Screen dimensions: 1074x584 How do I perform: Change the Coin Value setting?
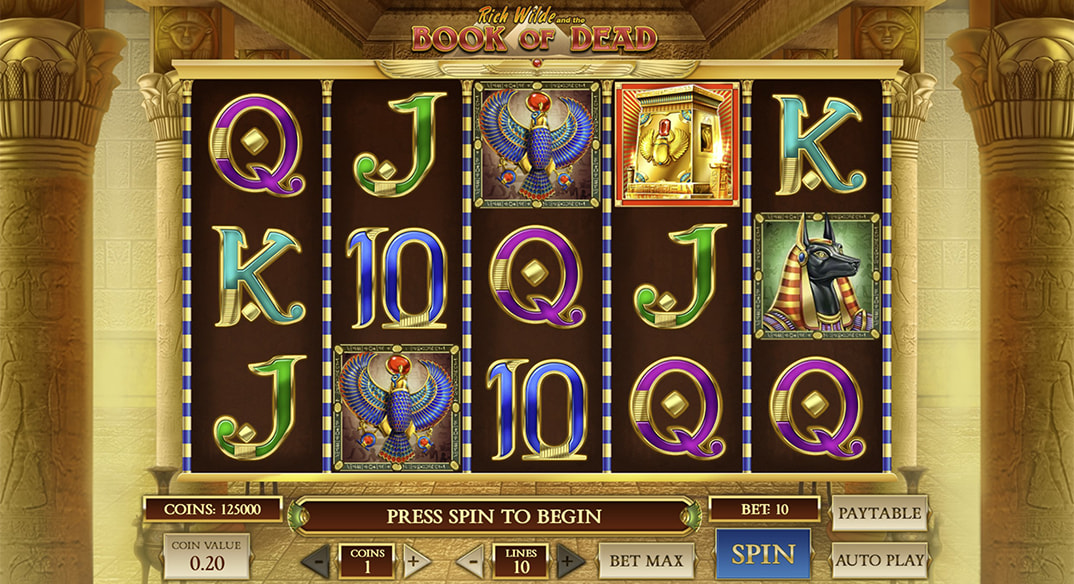pos(206,558)
